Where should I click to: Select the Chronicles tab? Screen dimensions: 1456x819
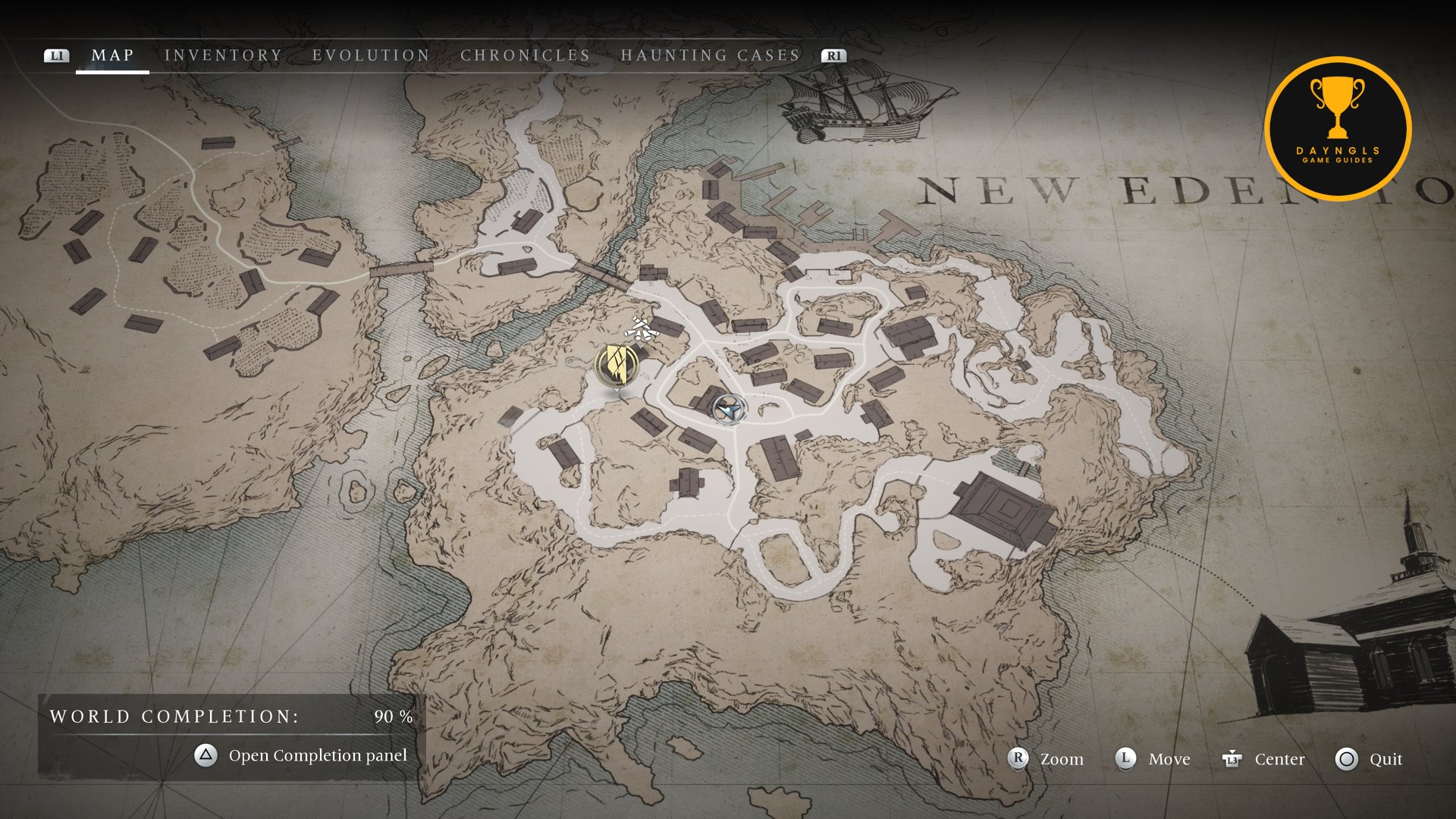click(525, 55)
